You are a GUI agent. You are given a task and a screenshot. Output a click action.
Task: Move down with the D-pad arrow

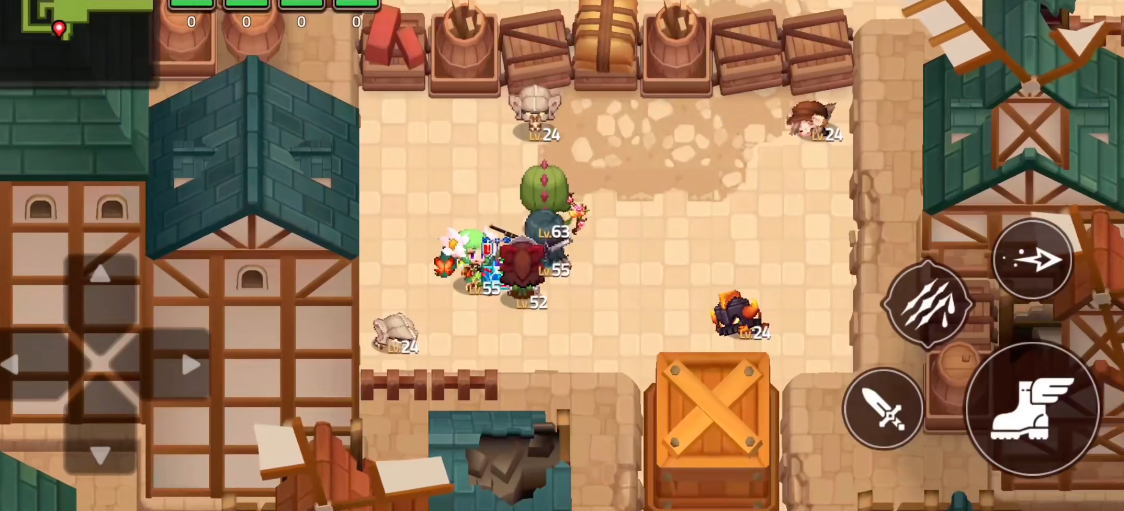tap(101, 455)
